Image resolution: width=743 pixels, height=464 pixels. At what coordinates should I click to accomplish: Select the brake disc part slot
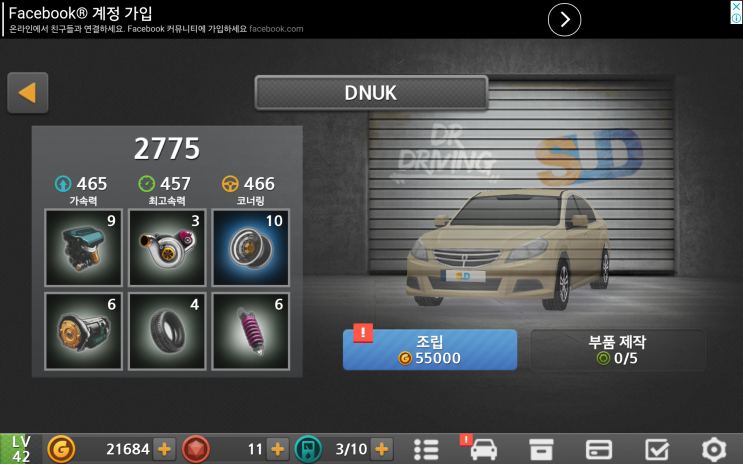83,330
